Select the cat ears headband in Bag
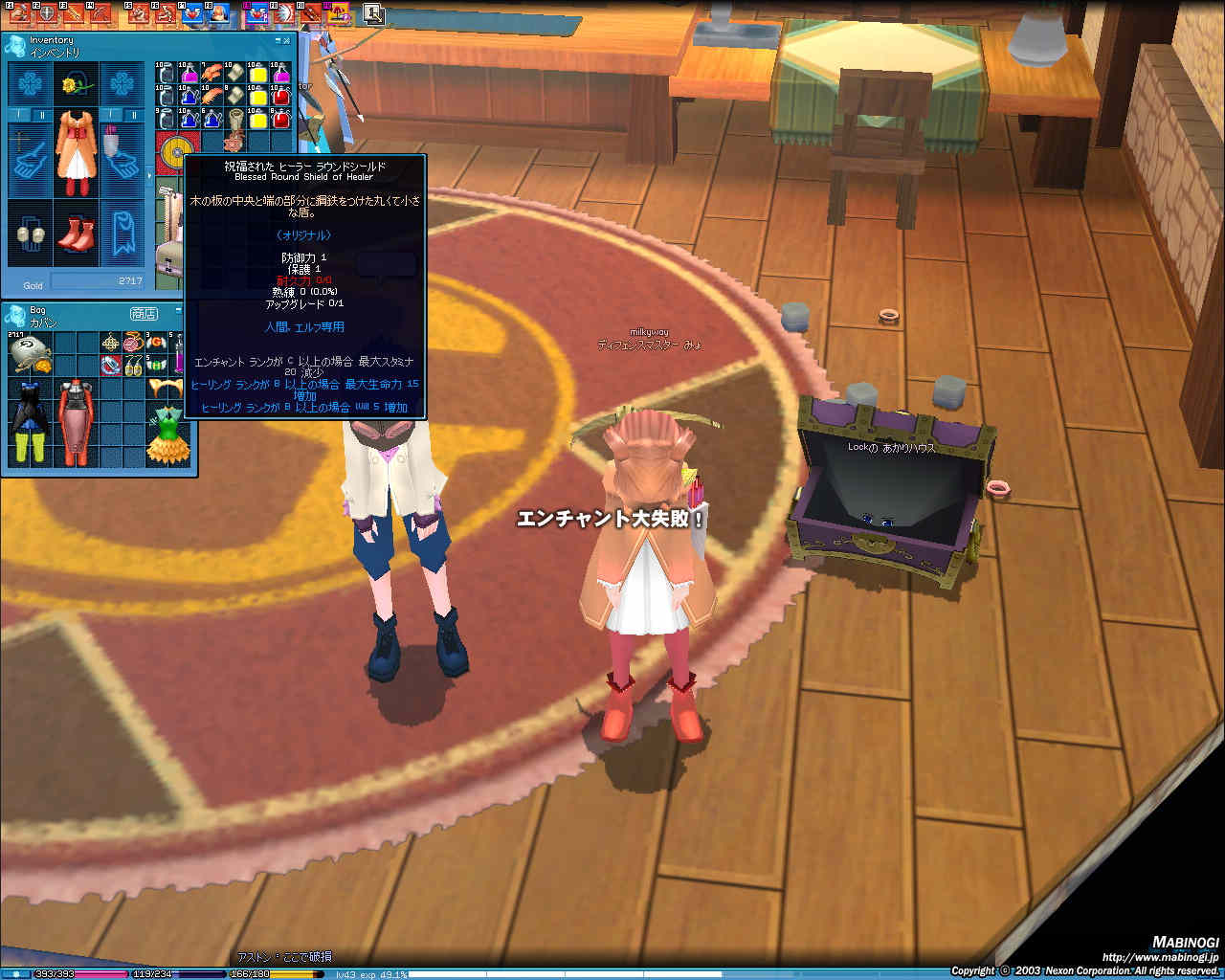Viewport: 1225px width, 980px height. (x=166, y=388)
